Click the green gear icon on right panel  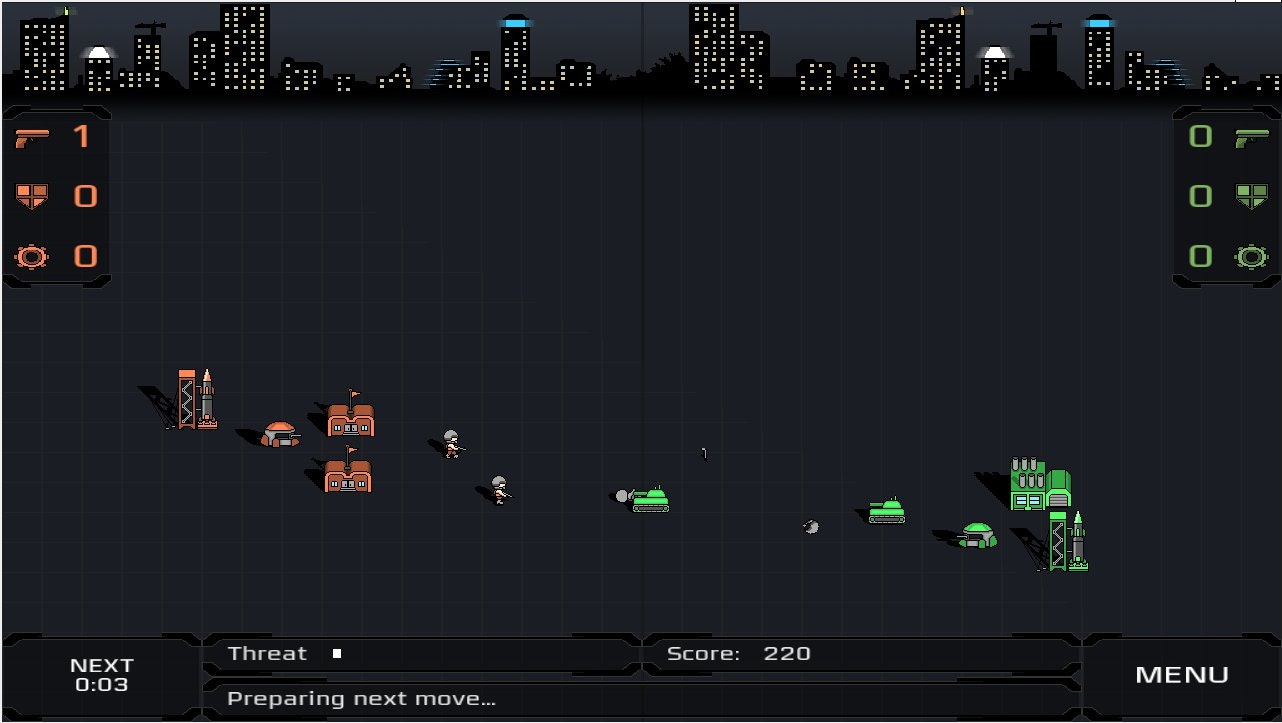[1250, 257]
